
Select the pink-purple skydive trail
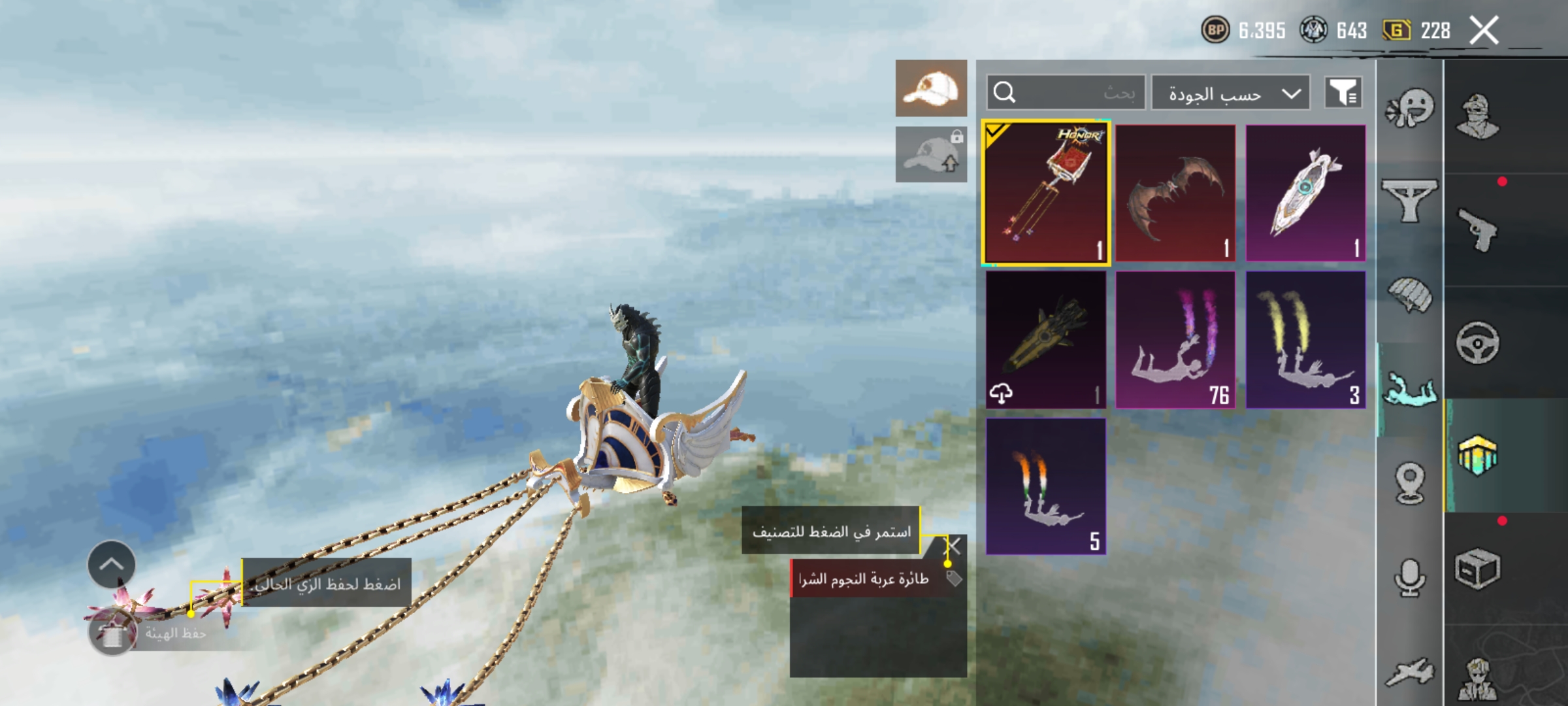pyautogui.click(x=1175, y=340)
